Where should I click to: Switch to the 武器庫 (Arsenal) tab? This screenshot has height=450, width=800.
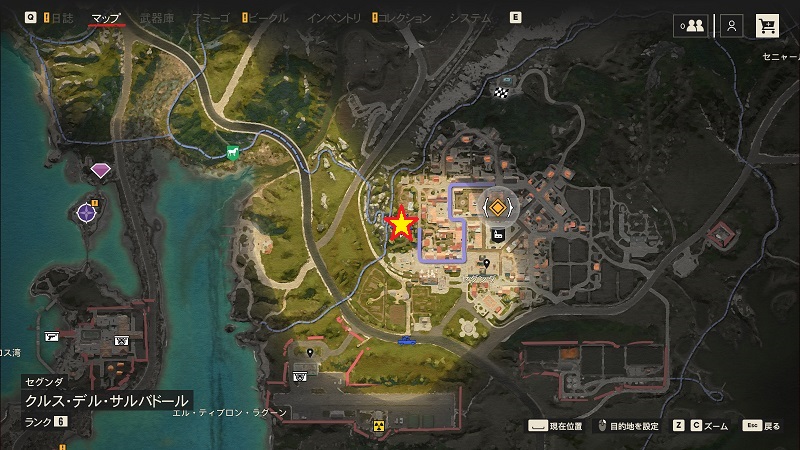pos(159,17)
